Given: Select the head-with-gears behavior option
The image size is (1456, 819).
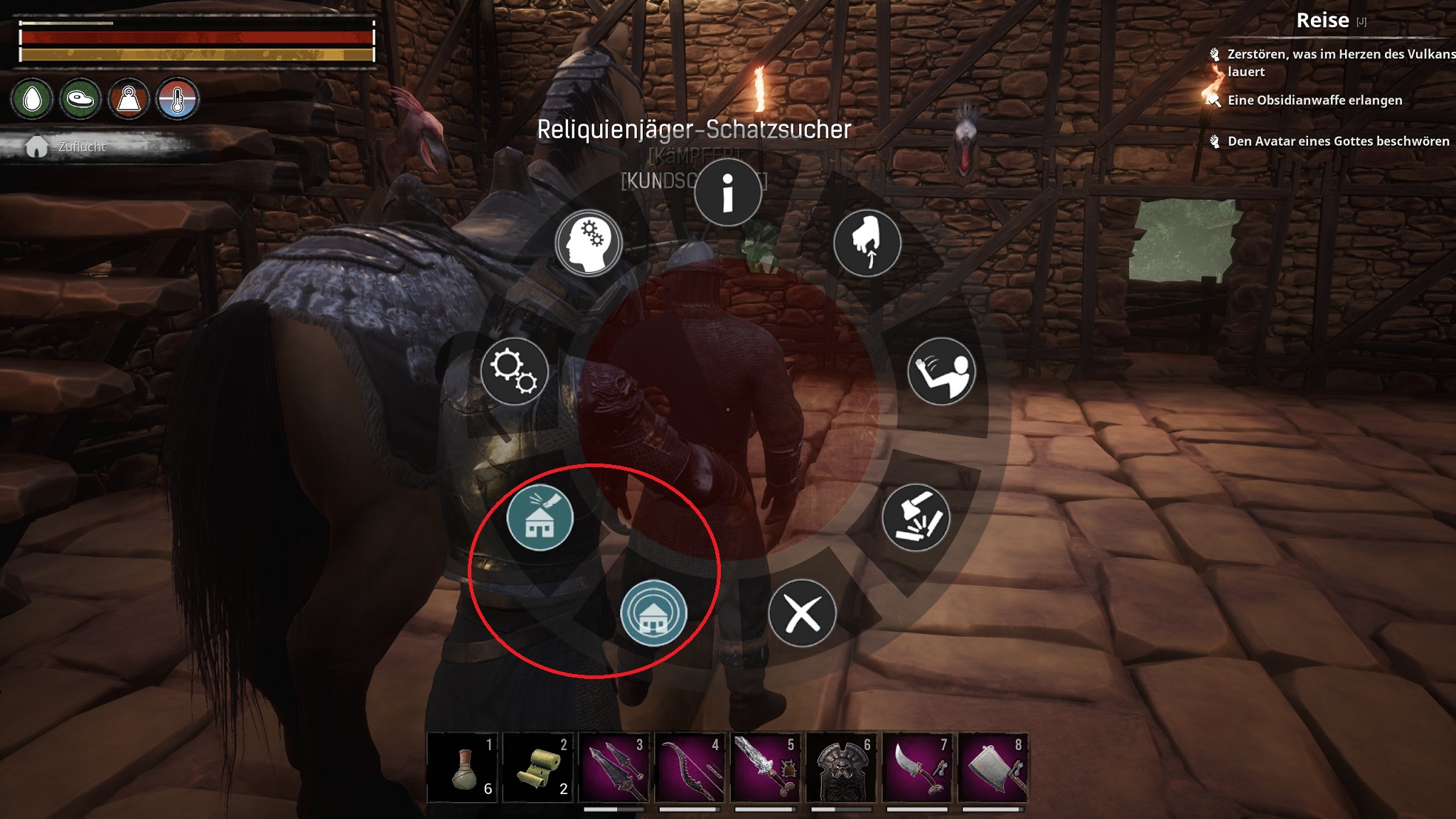Looking at the screenshot, I should (x=588, y=243).
